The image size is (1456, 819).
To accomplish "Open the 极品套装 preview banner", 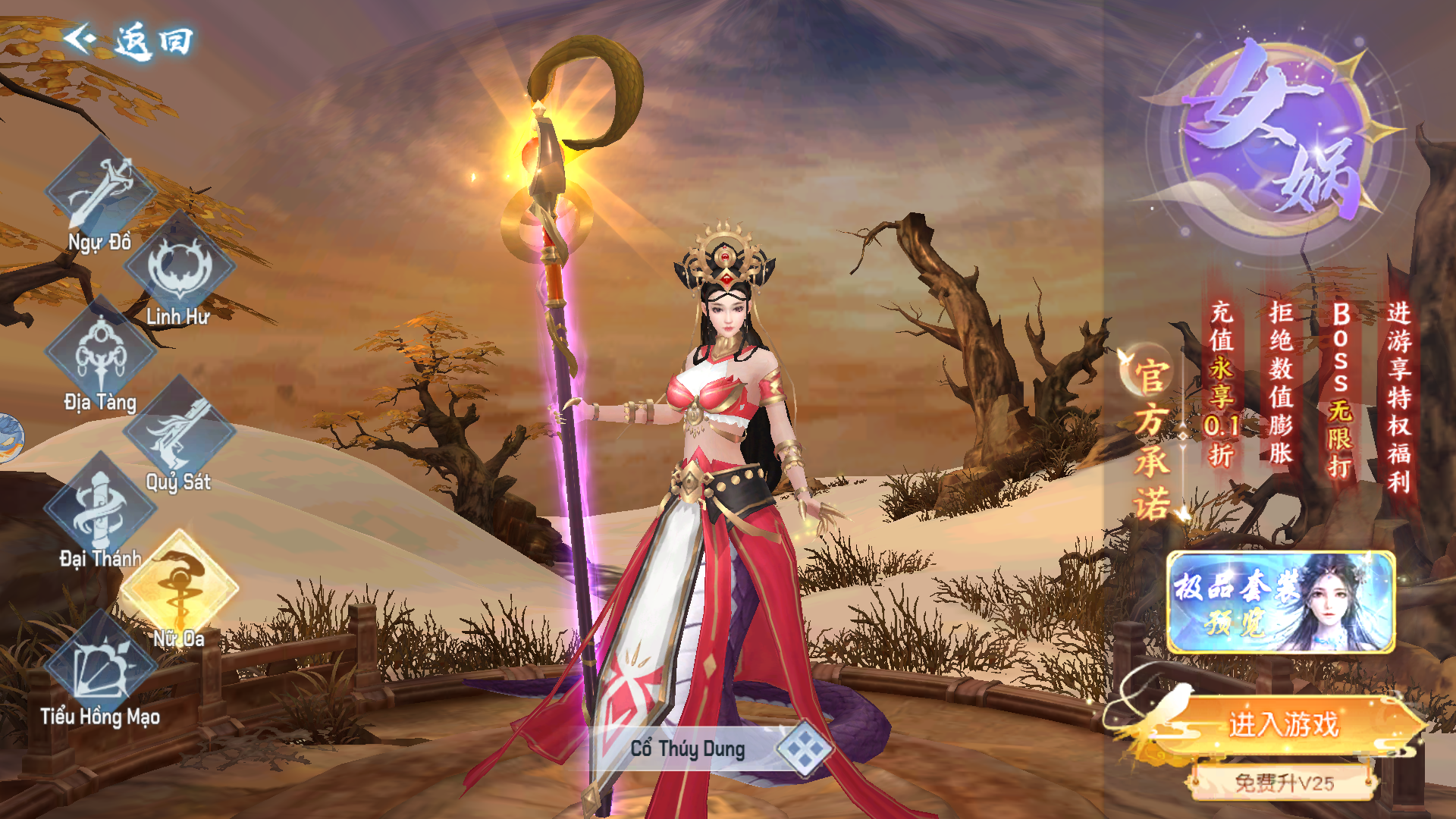I will tap(1281, 603).
